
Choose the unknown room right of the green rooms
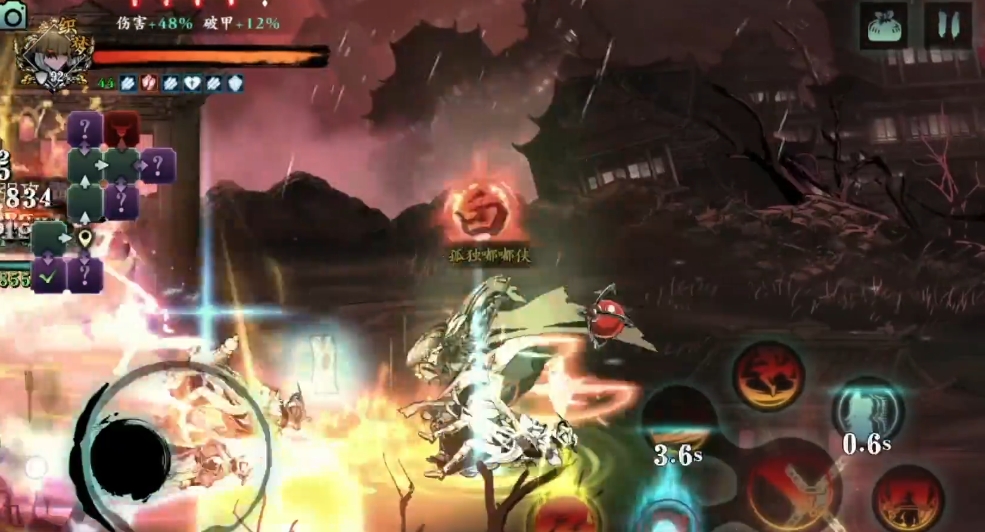click(158, 166)
